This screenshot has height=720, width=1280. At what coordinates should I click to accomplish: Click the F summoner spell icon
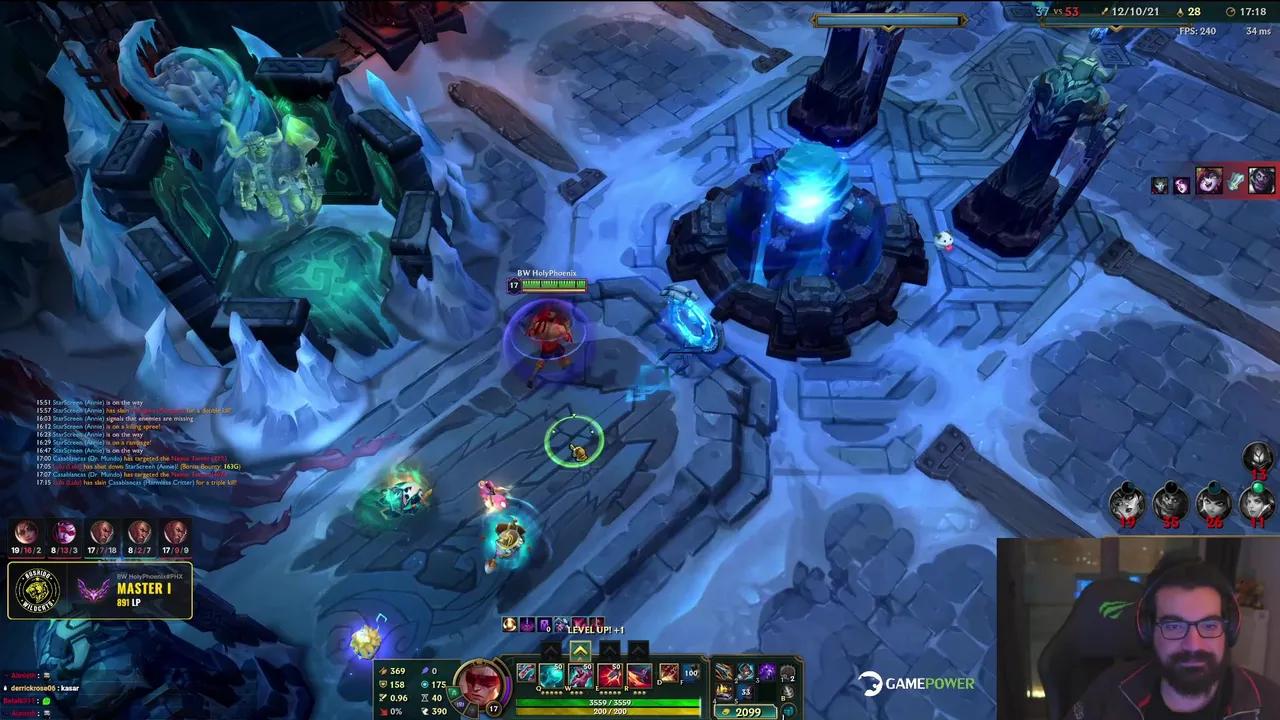tap(690, 673)
